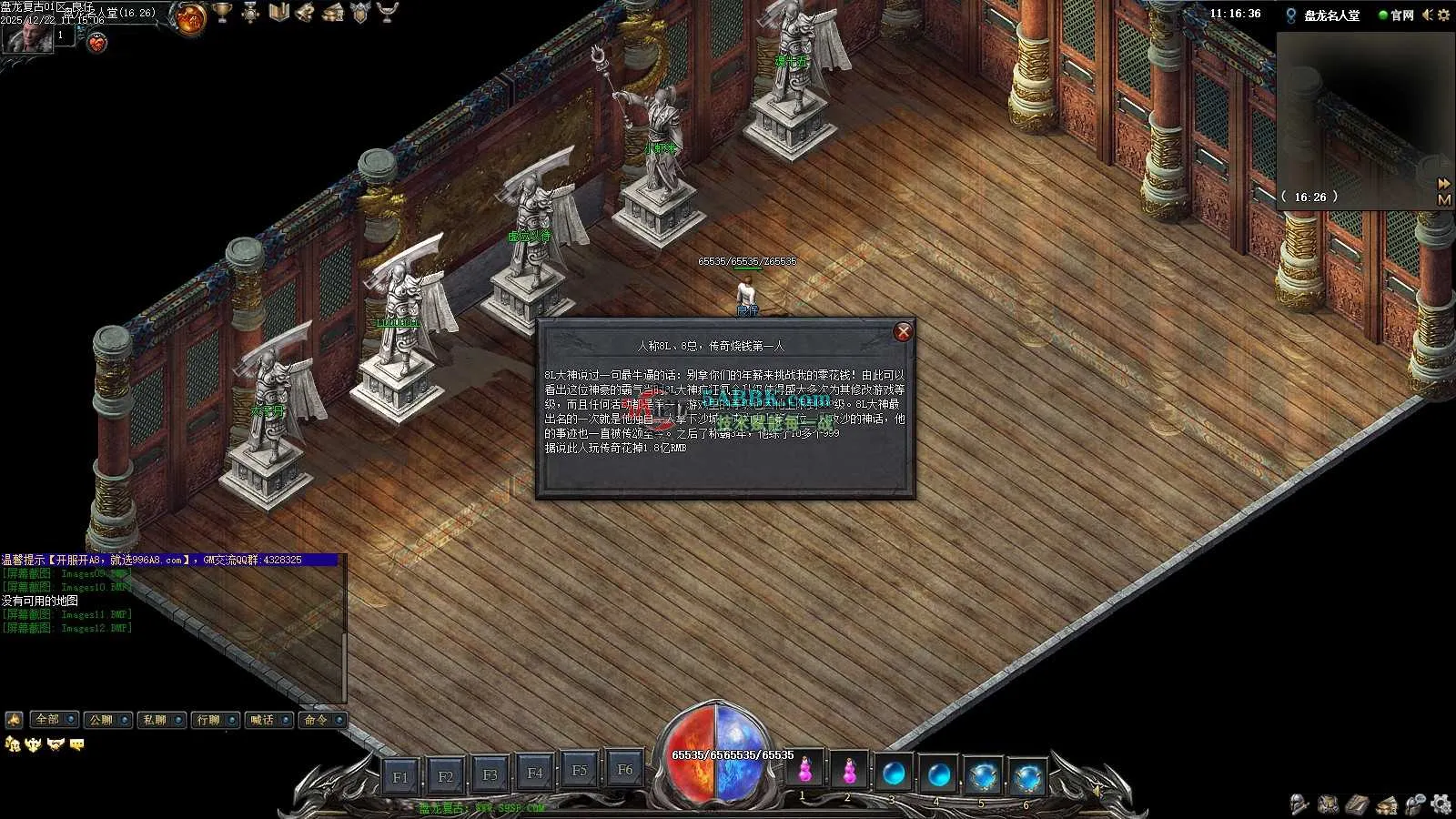Image resolution: width=1456 pixels, height=819 pixels.
Task: Switch chat to the 全部 channel tab
Action: tap(54, 720)
